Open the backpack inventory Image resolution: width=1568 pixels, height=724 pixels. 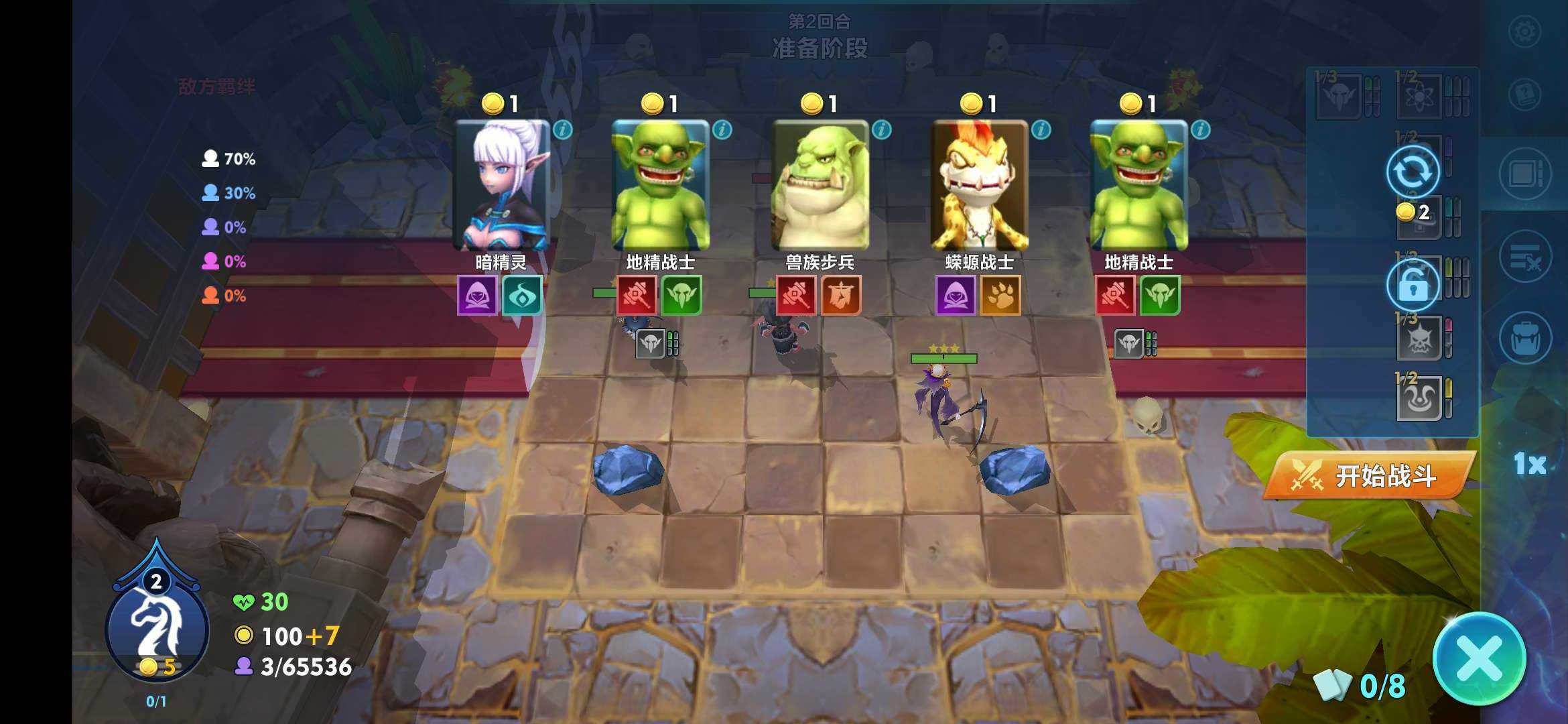pos(1525,339)
